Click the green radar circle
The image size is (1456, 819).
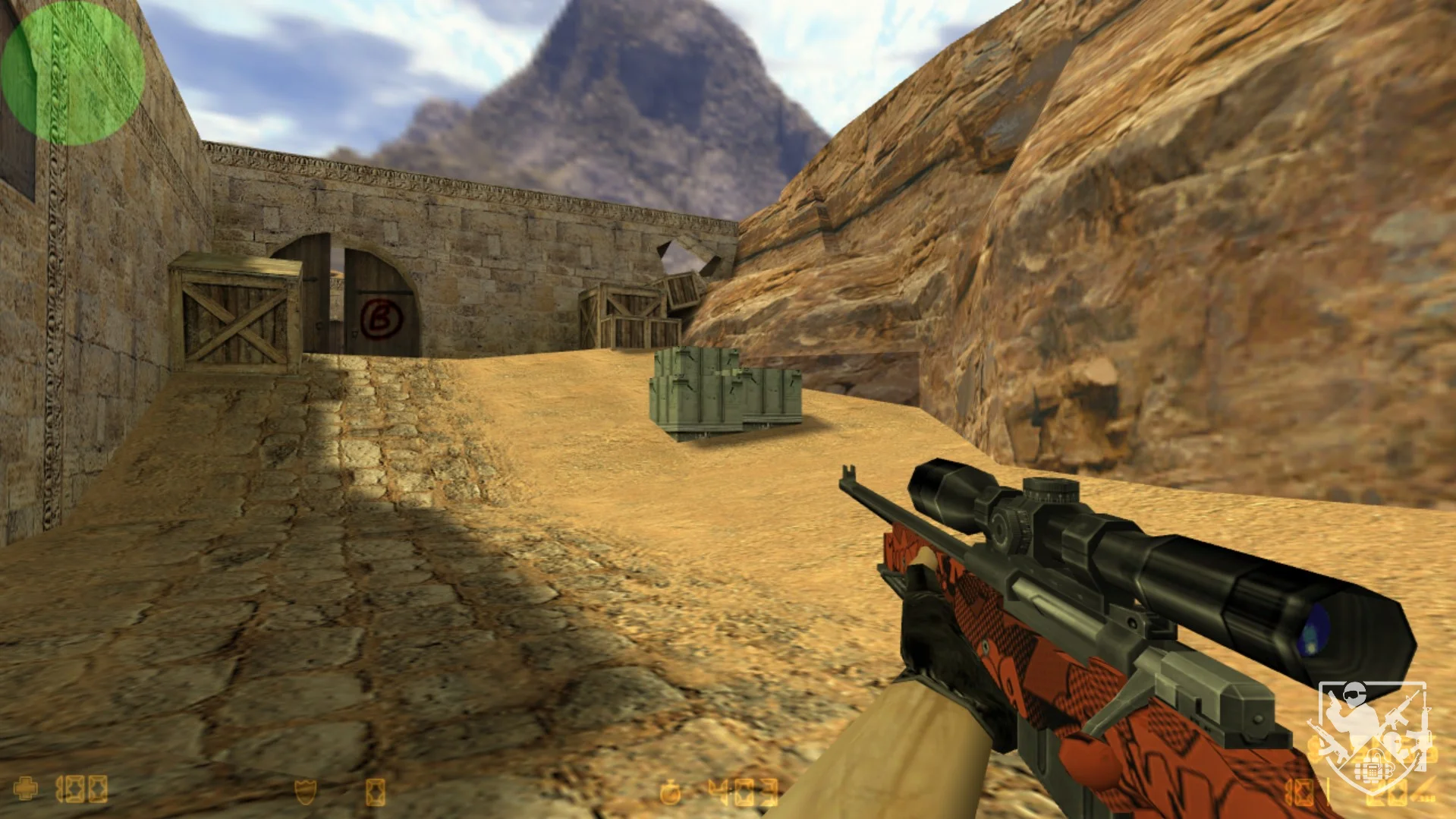click(x=73, y=73)
